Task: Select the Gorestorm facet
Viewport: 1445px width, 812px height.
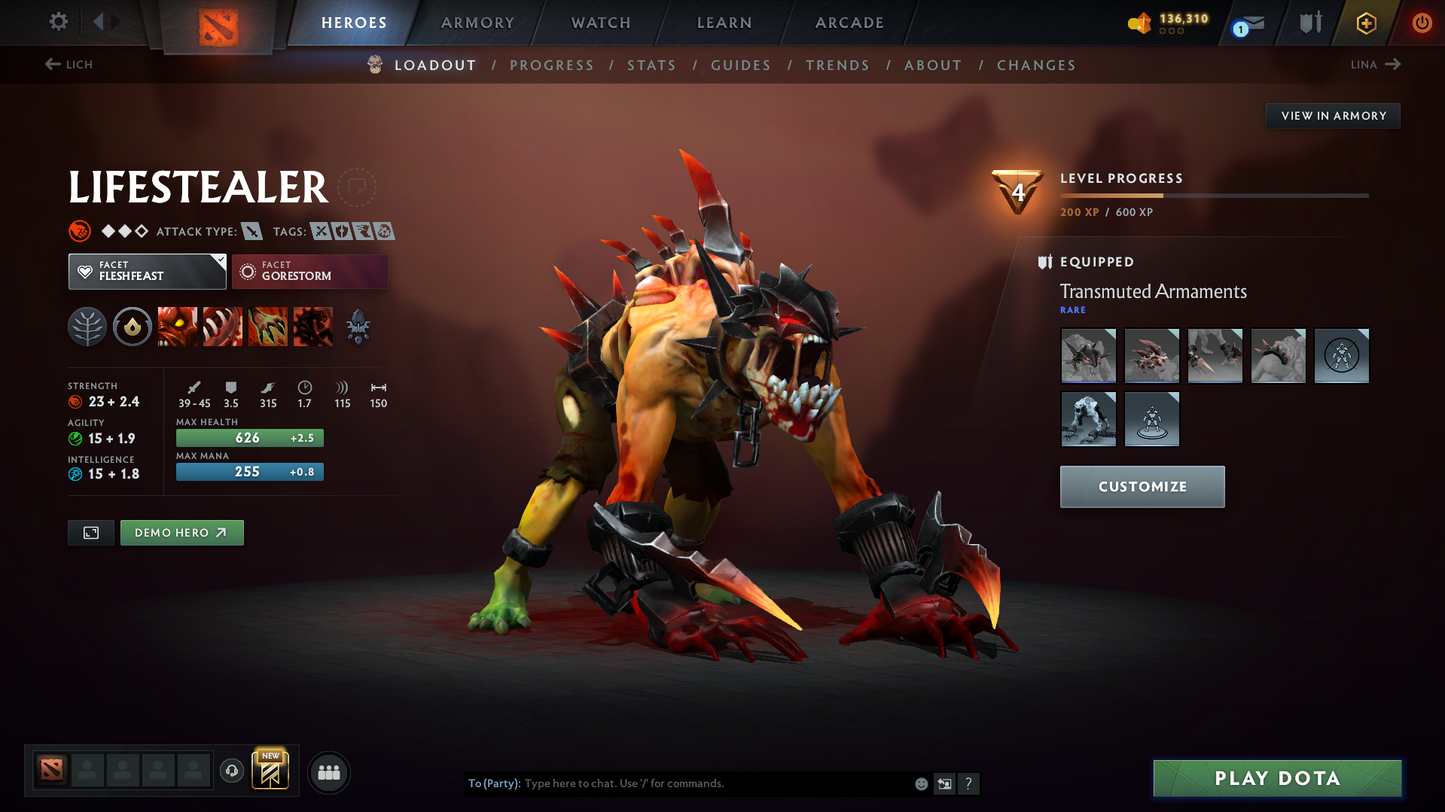Action: point(310,271)
